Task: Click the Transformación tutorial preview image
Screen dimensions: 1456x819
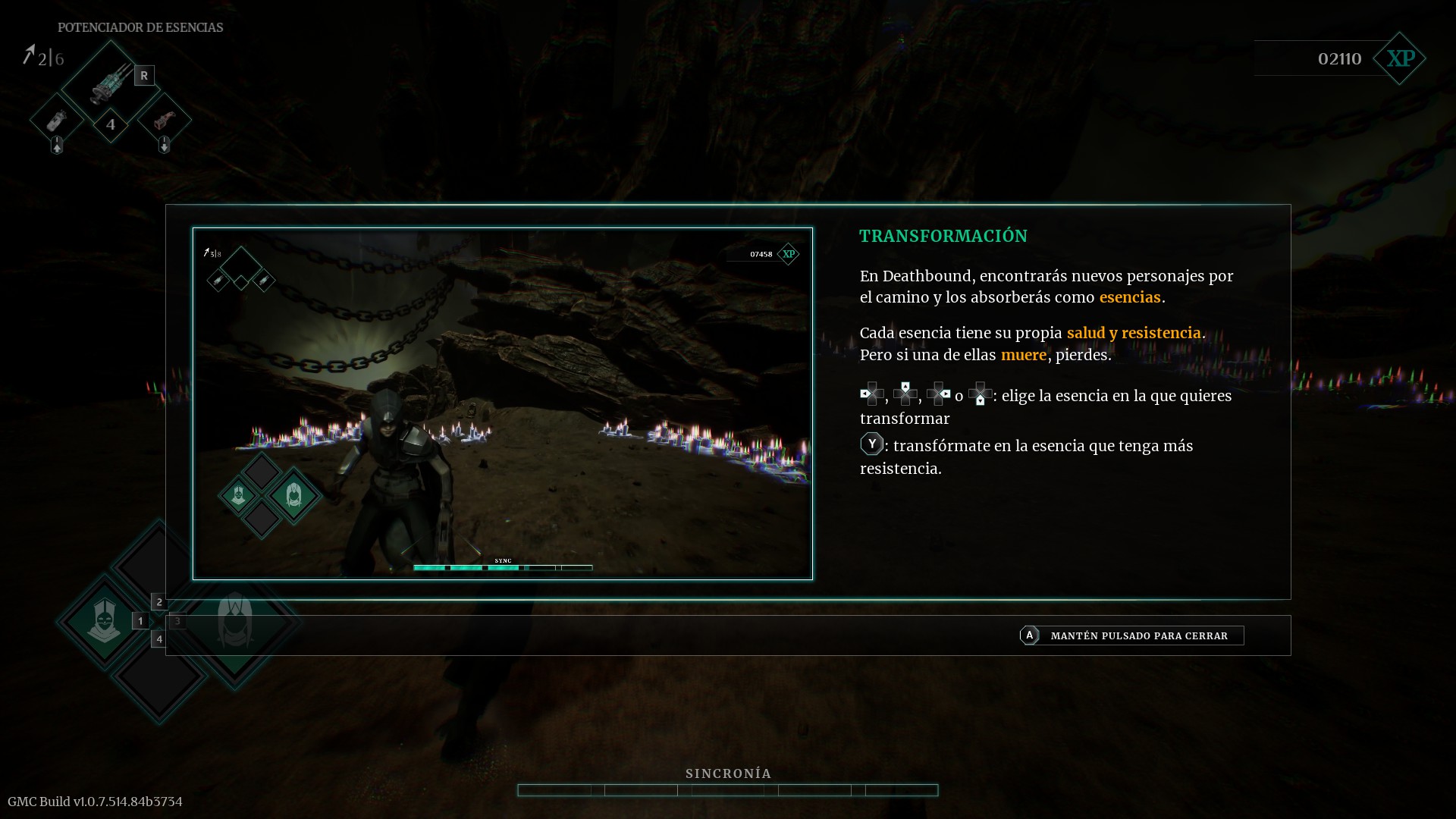Action: click(502, 403)
